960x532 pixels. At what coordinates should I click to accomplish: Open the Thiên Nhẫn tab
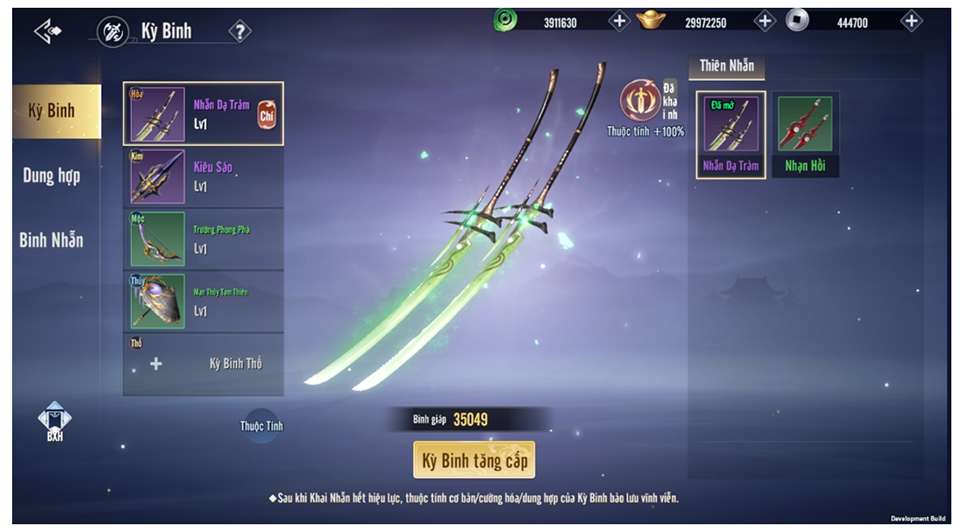[x=726, y=67]
